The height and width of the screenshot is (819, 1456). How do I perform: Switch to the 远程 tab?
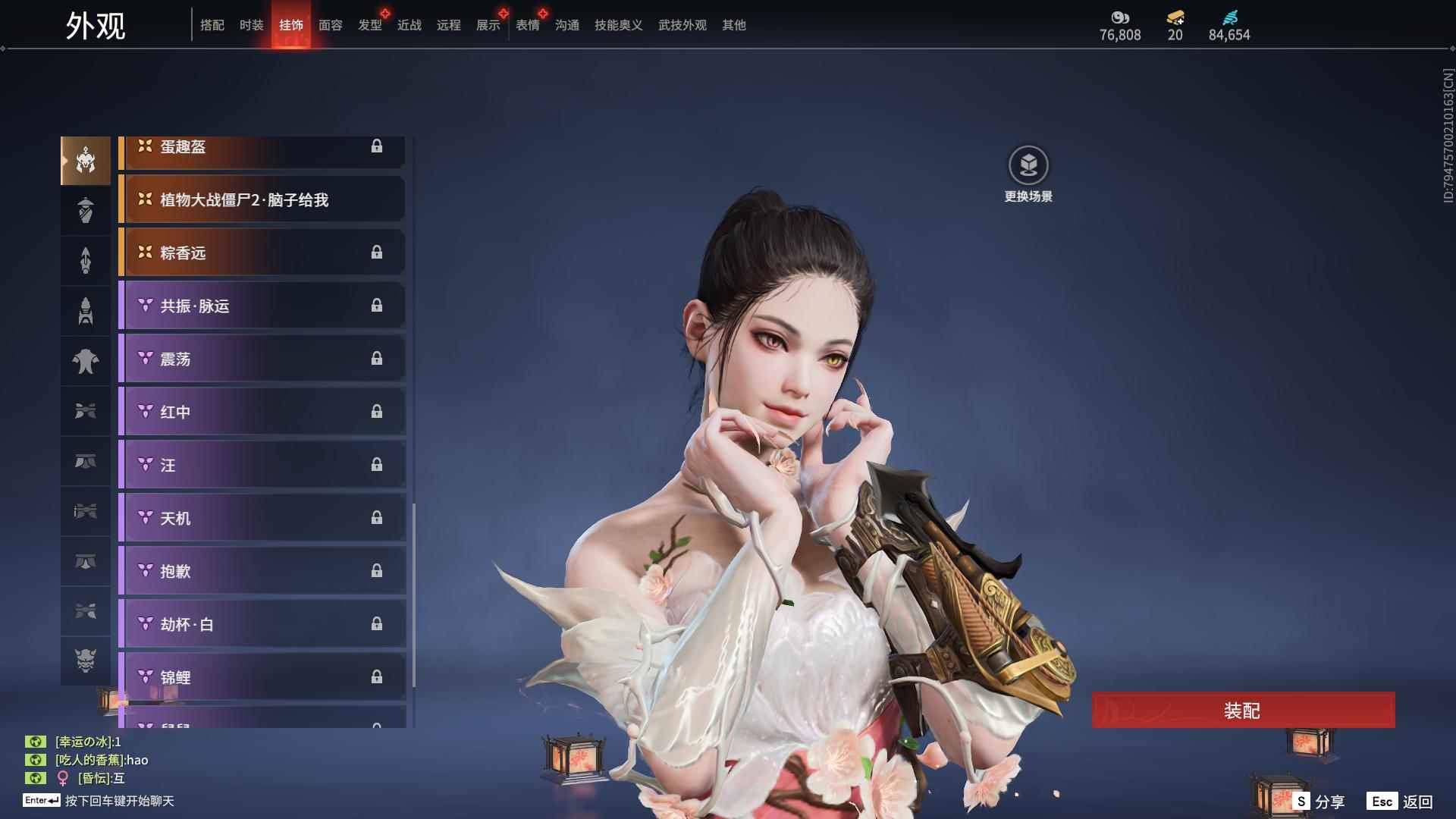click(x=449, y=25)
